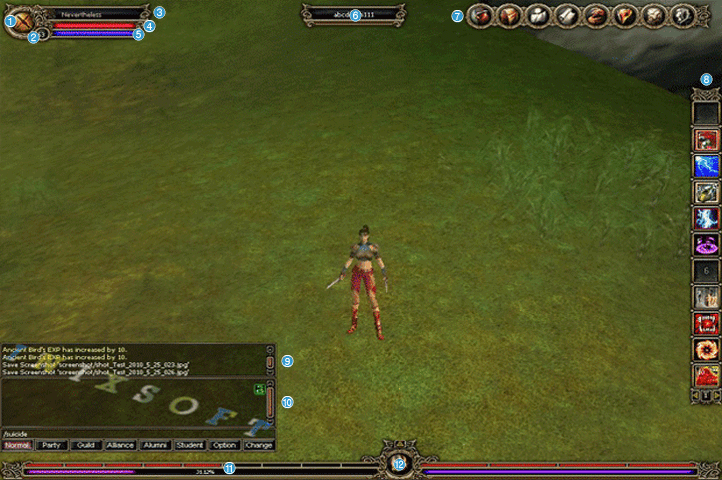Use the purple ring skill slot
The height and width of the screenshot is (480, 722).
pos(707,244)
